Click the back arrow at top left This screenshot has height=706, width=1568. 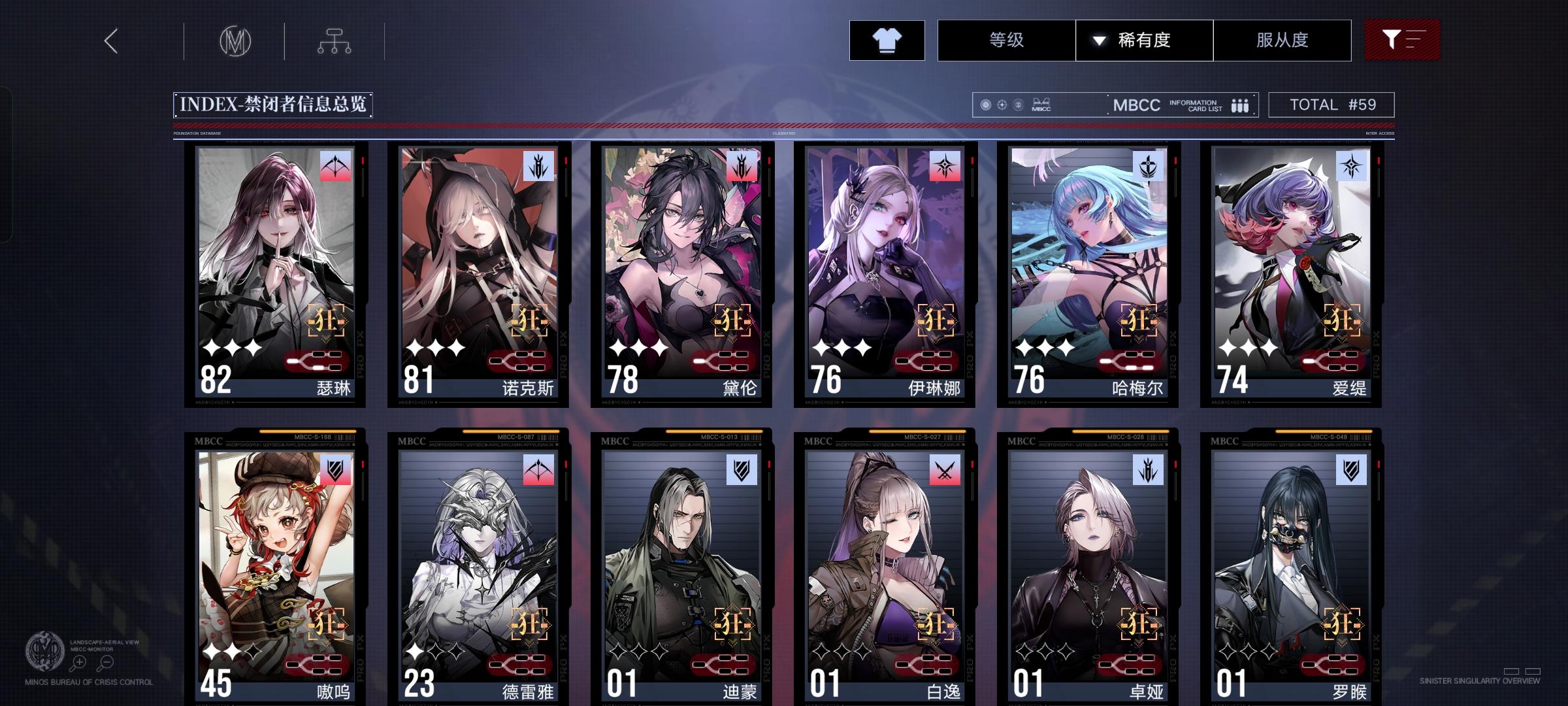(x=110, y=41)
